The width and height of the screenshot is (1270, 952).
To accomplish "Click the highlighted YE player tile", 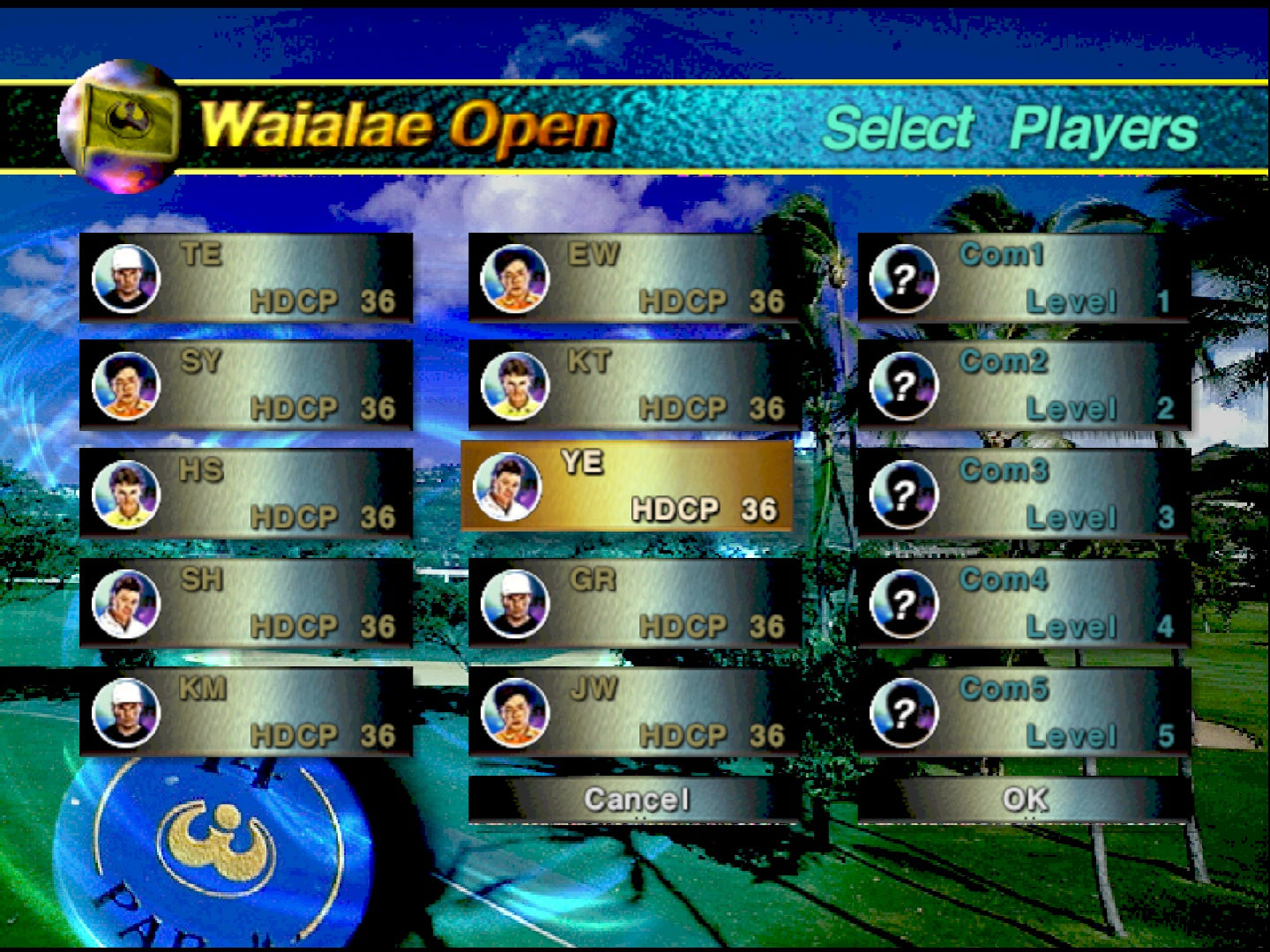I will click(x=627, y=486).
